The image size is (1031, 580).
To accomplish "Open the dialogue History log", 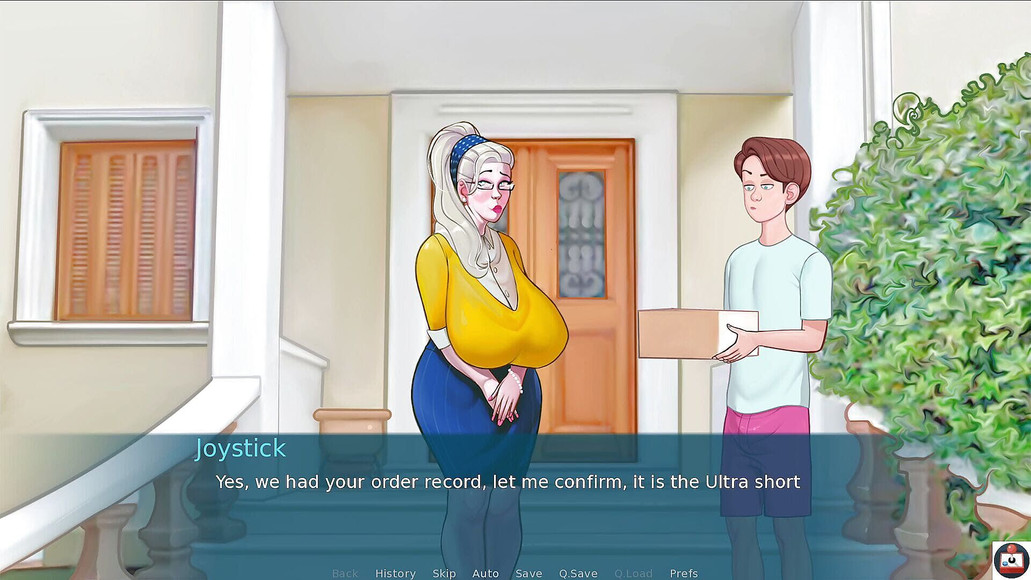I will click(x=395, y=573).
